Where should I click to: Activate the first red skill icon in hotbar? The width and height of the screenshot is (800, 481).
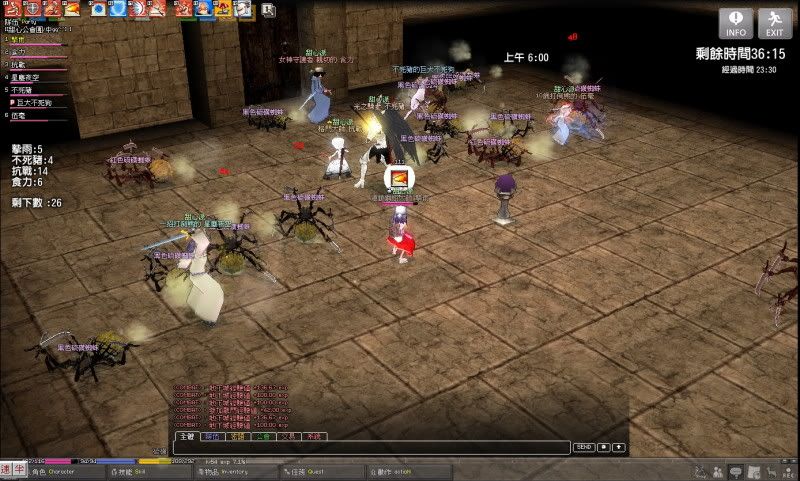(11, 9)
